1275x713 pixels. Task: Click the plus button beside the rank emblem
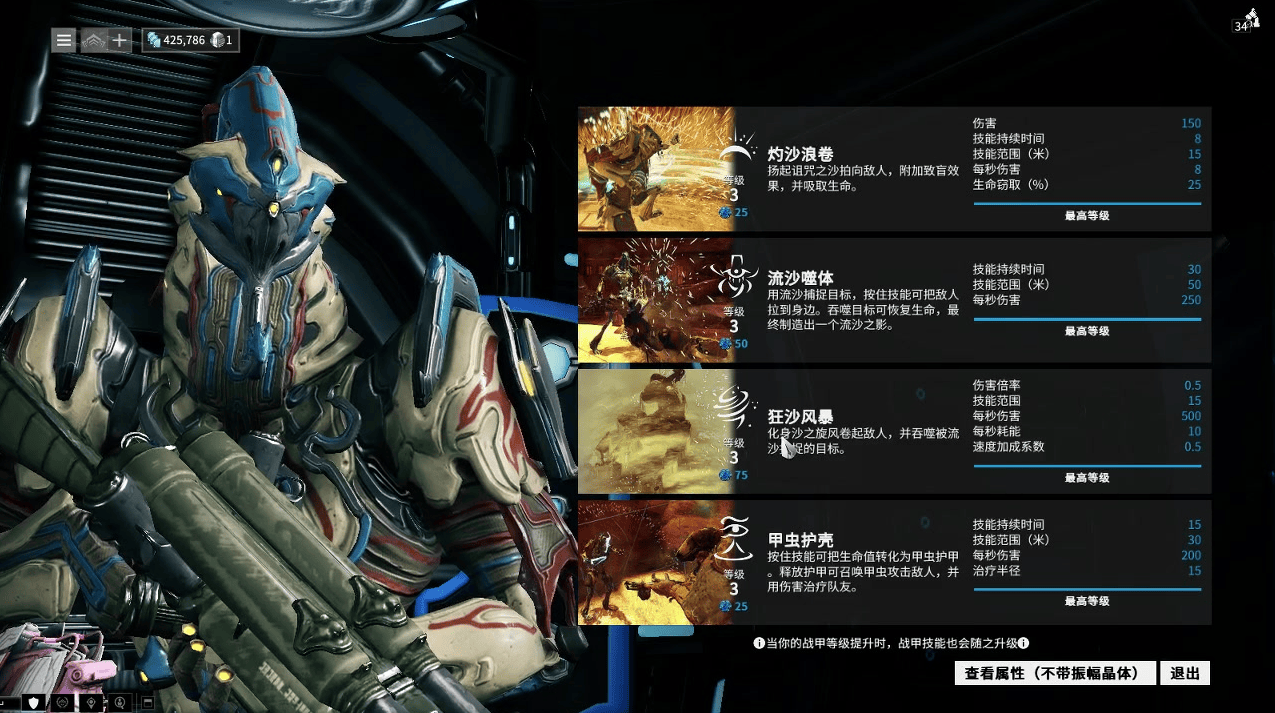tap(119, 40)
